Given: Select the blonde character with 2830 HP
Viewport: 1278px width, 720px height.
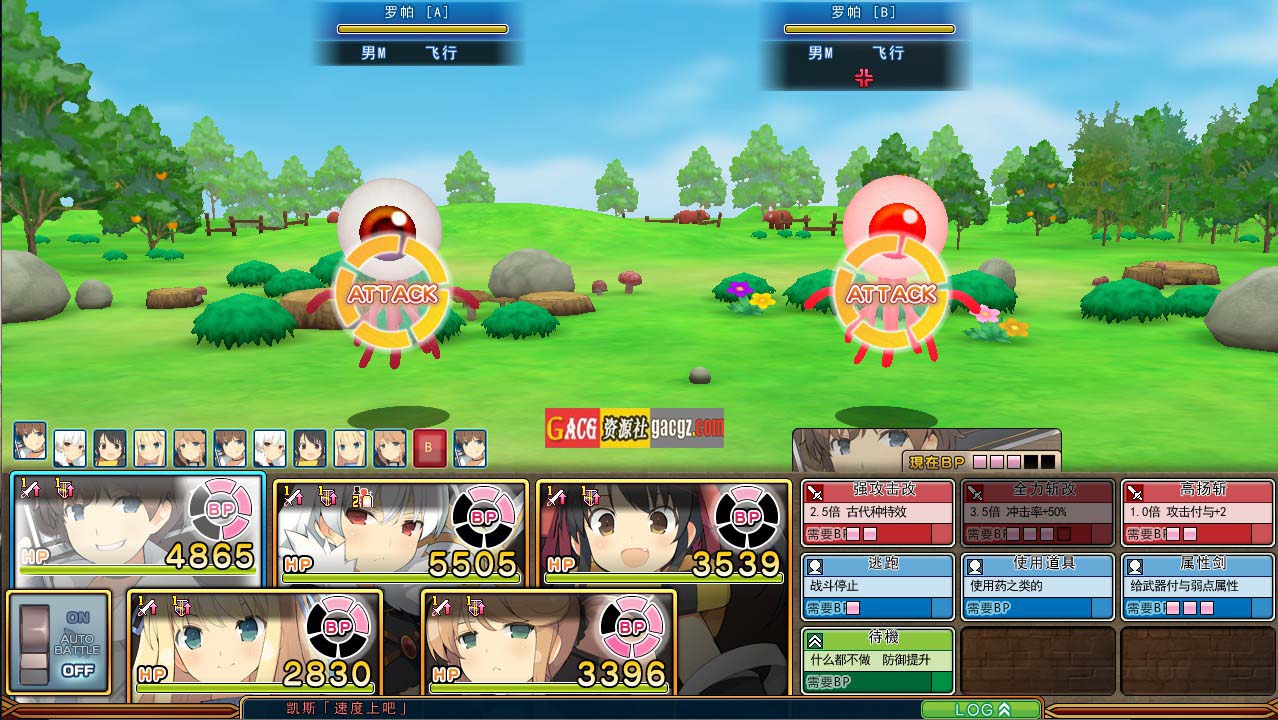Looking at the screenshot, I should (255, 642).
